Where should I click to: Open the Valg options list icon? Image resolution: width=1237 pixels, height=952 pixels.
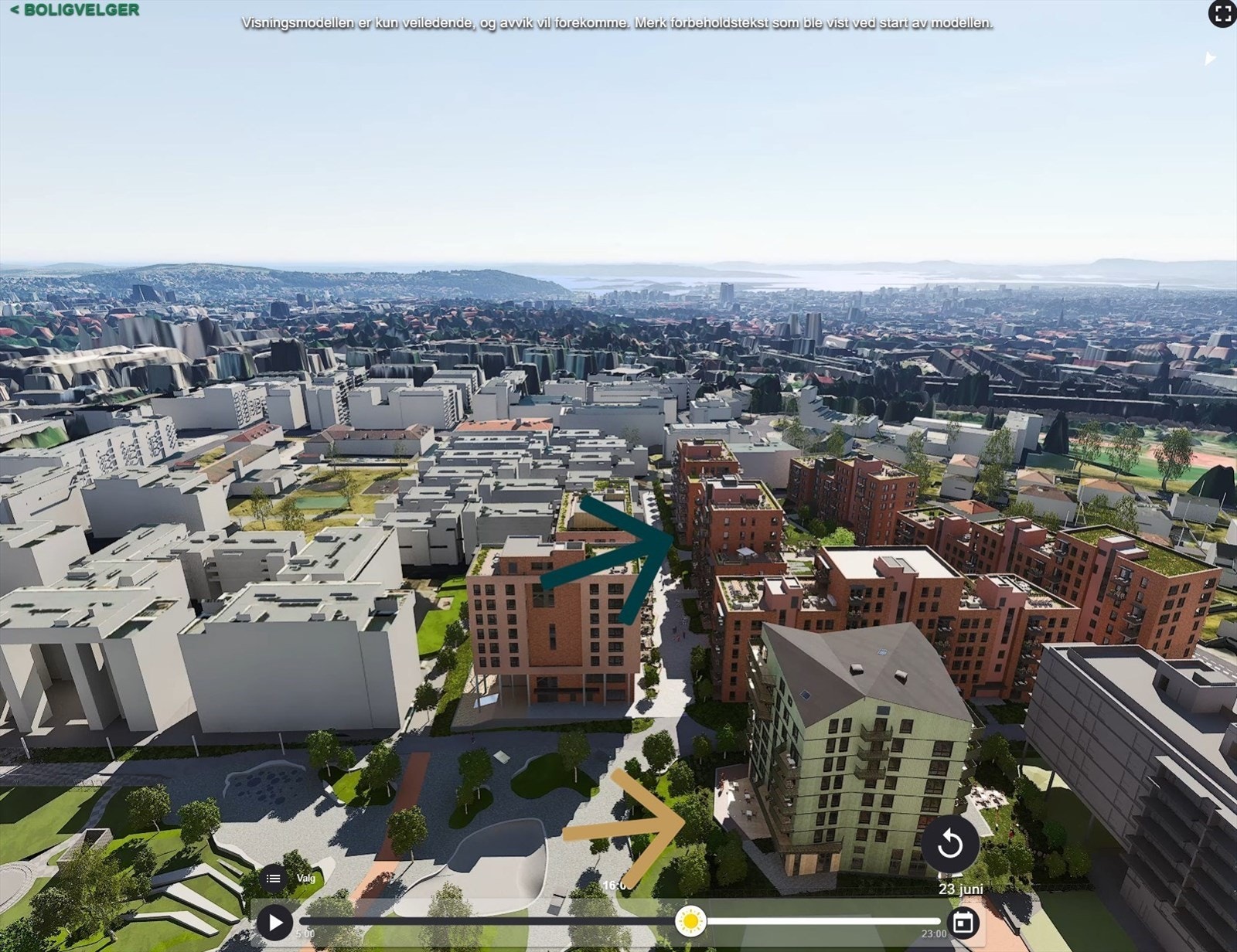[272, 879]
